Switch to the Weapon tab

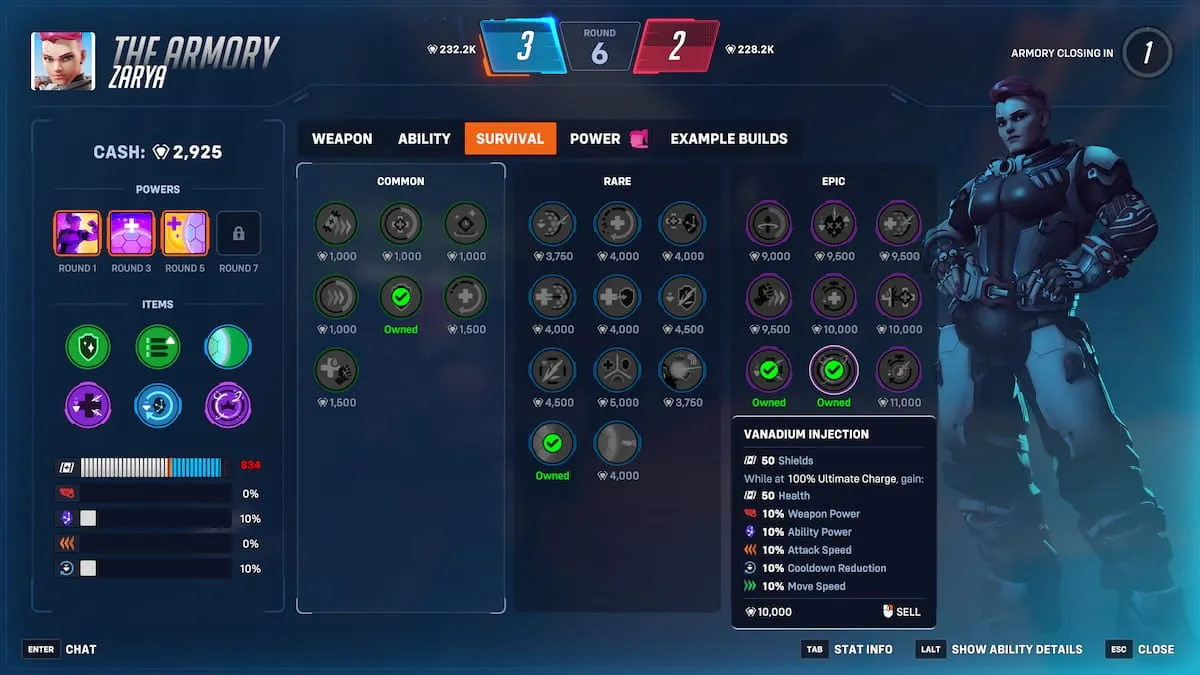[x=342, y=139]
